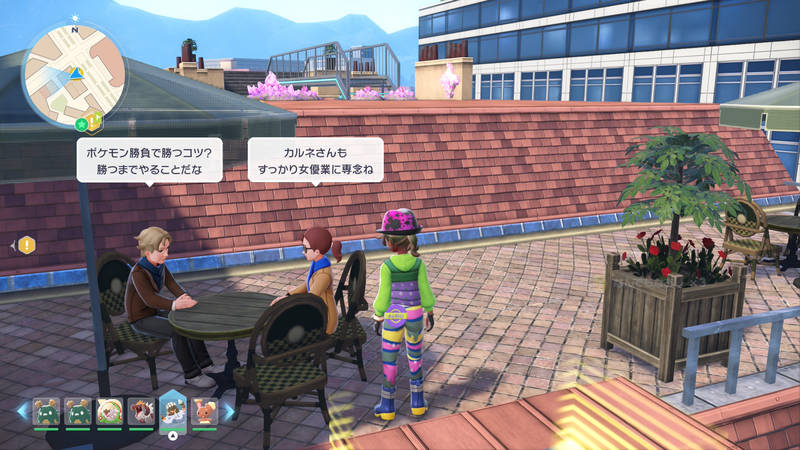This screenshot has width=800, height=450.
Task: Click the yellow exclamation marker at the left edge
Action: pos(26,244)
